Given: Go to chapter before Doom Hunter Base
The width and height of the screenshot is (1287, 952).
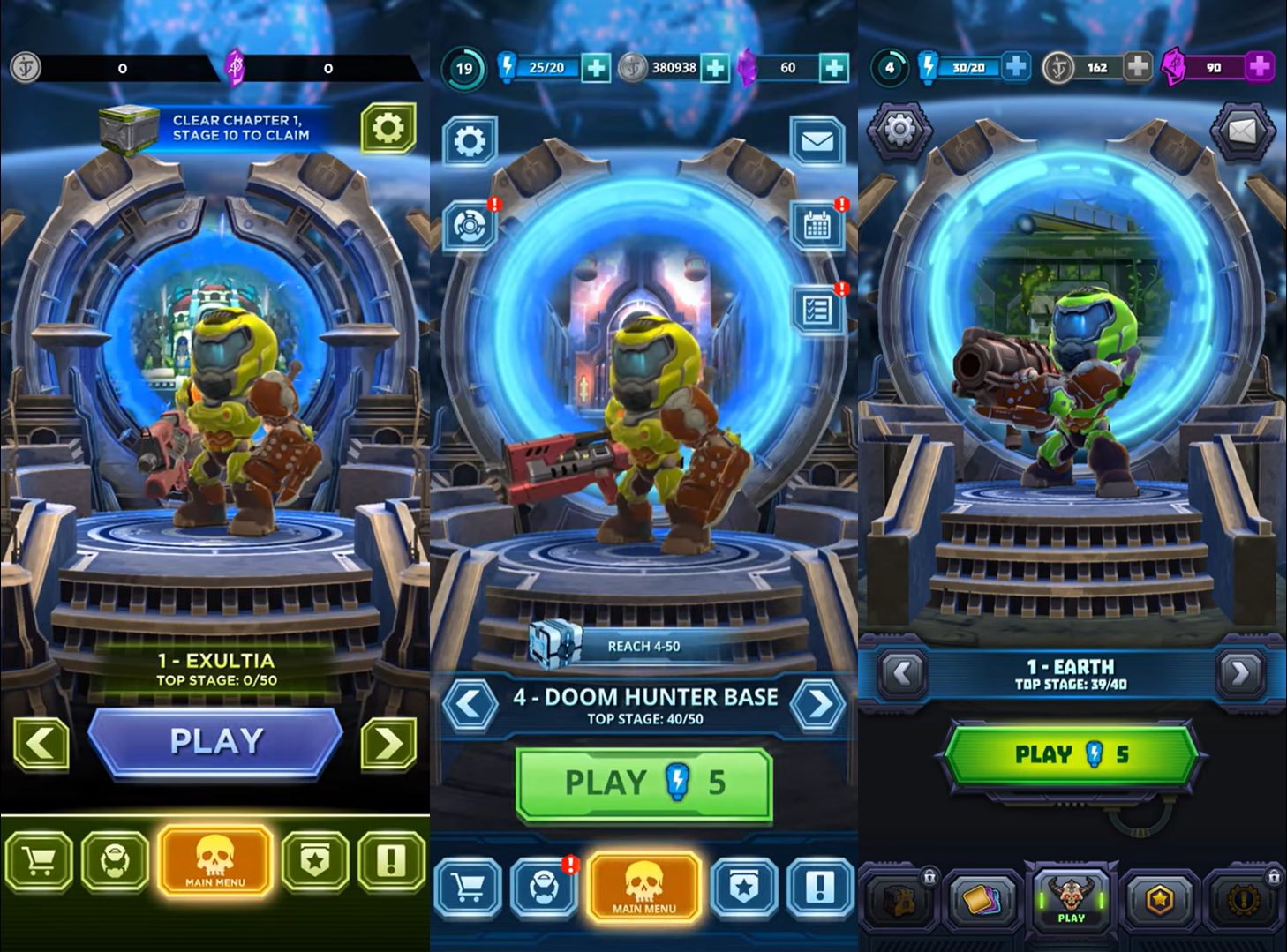Looking at the screenshot, I should pos(469,705).
